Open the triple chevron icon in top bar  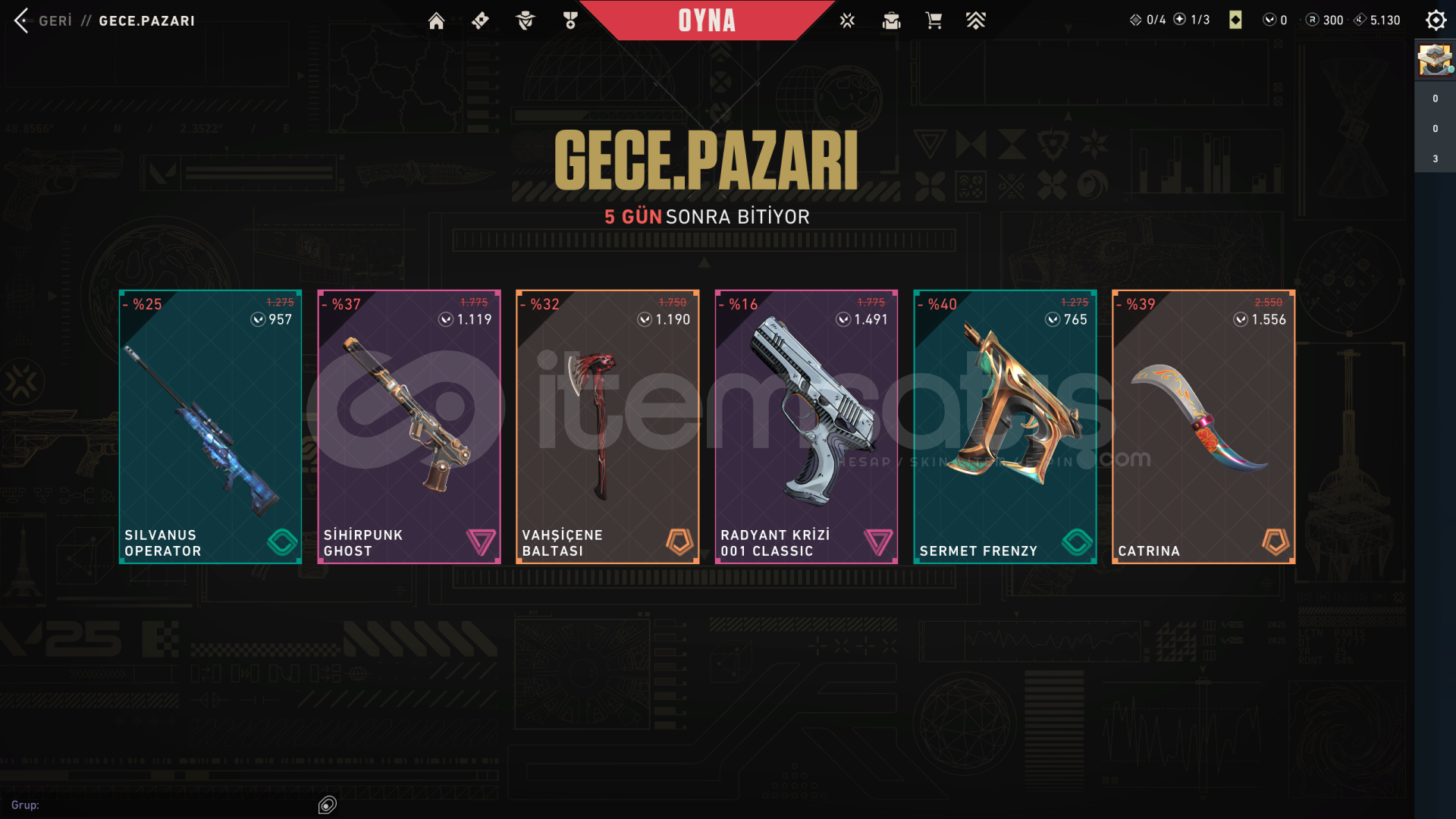pyautogui.click(x=976, y=20)
